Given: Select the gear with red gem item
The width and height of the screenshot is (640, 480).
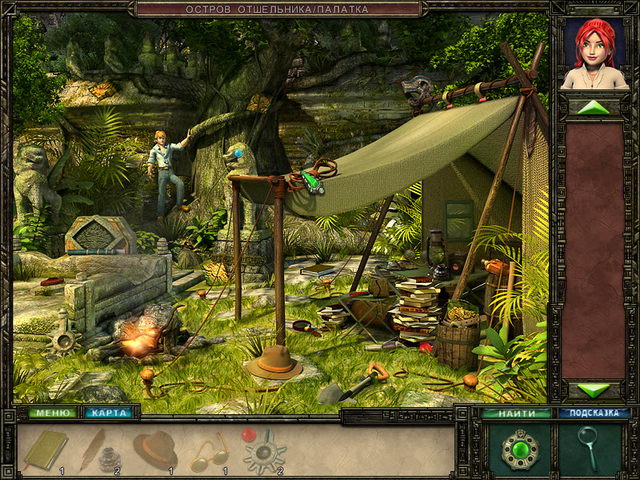Looking at the screenshot, I should click(x=264, y=451).
